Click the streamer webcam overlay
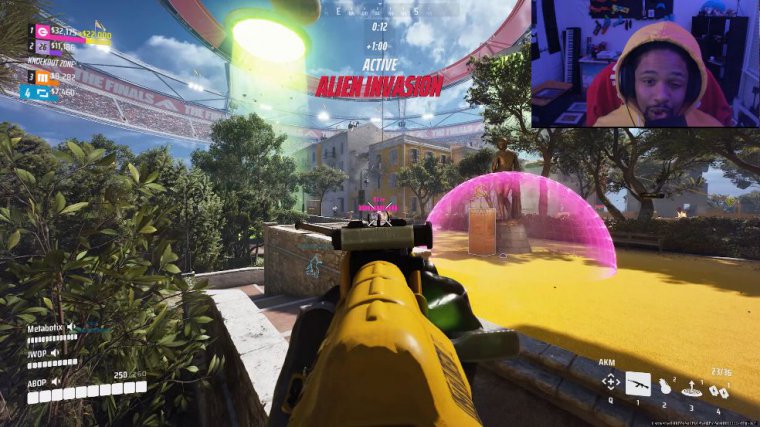Viewport: 760px width, 427px height. [x=645, y=63]
